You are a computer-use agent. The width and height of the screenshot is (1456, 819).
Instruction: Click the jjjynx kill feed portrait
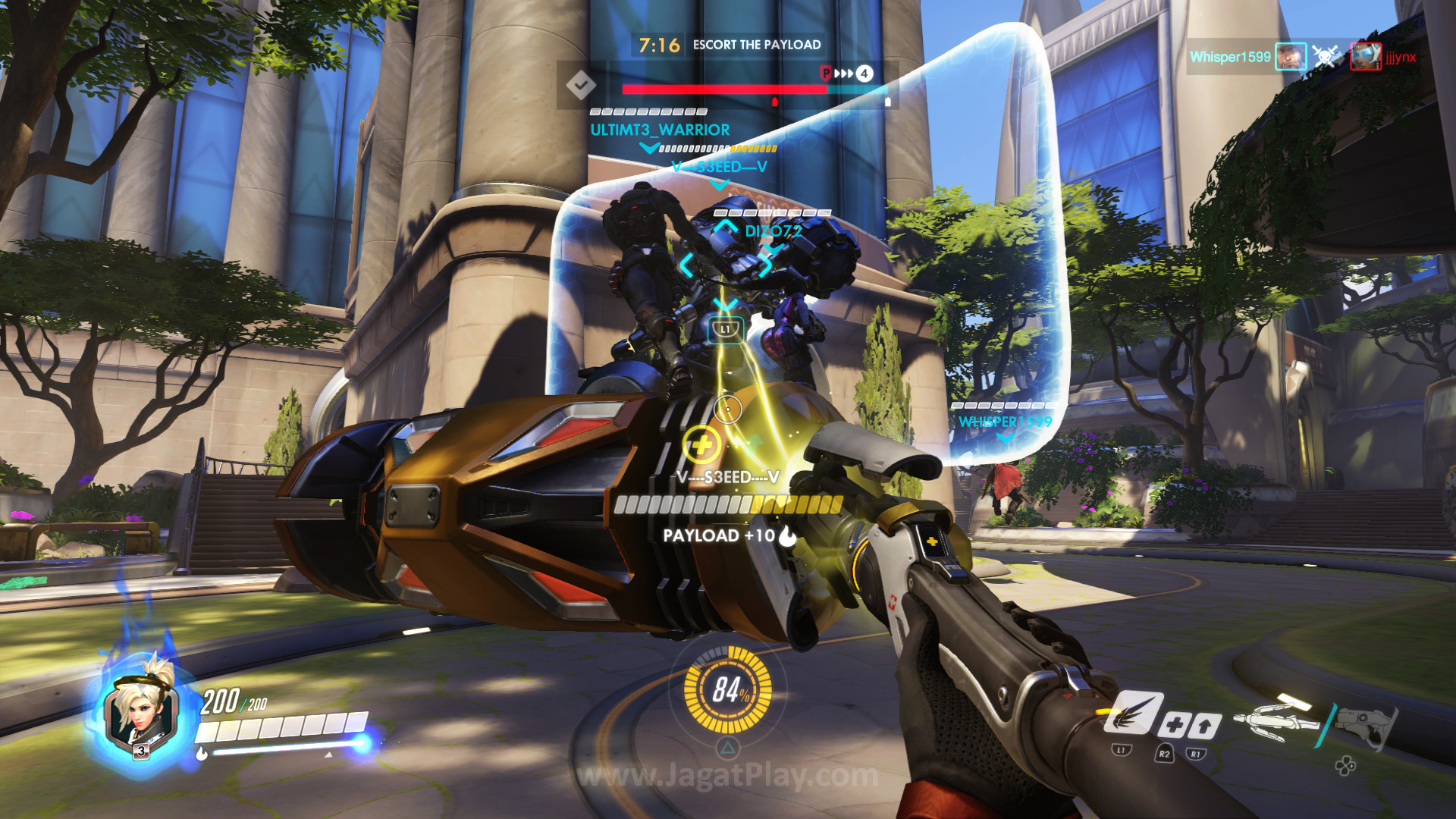click(x=1365, y=57)
